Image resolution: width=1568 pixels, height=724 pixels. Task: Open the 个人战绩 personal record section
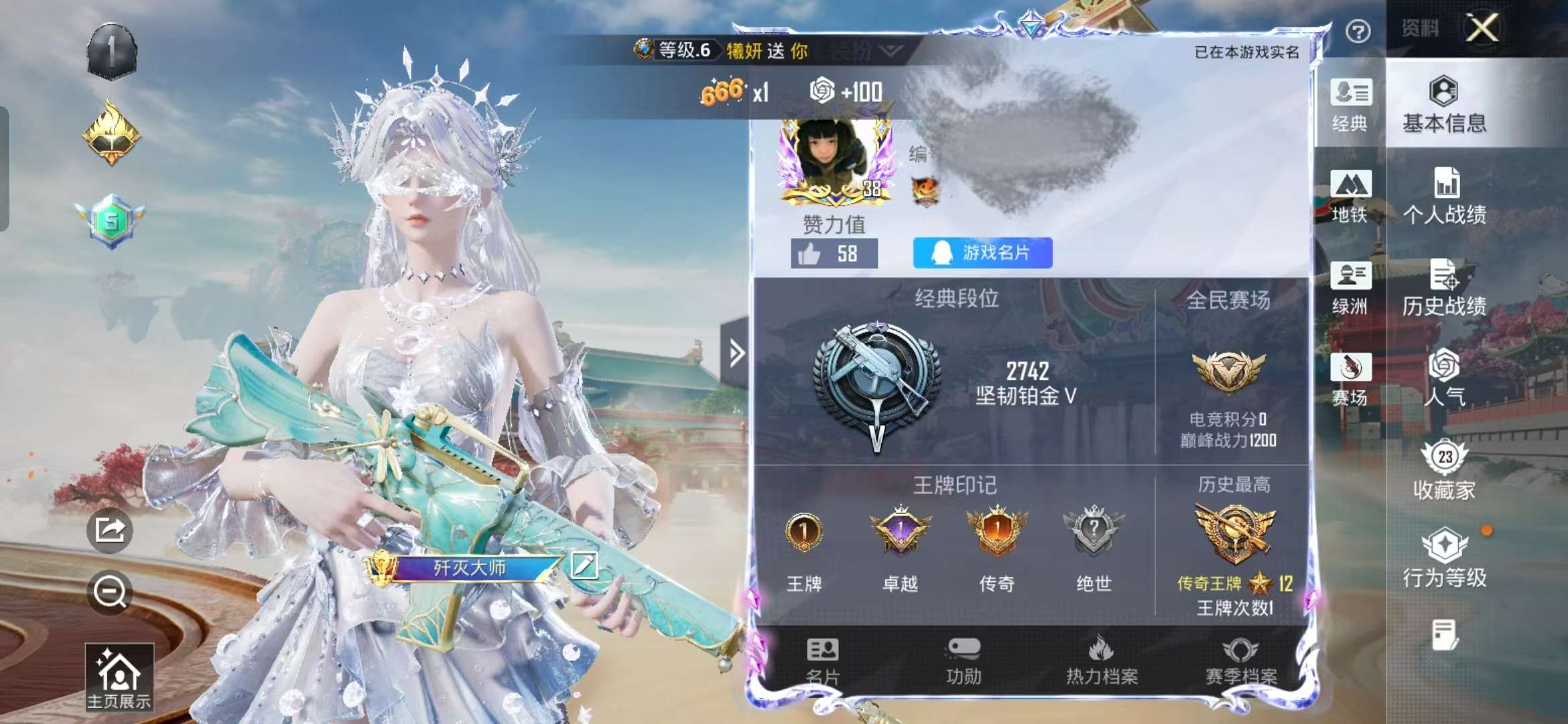(1445, 196)
